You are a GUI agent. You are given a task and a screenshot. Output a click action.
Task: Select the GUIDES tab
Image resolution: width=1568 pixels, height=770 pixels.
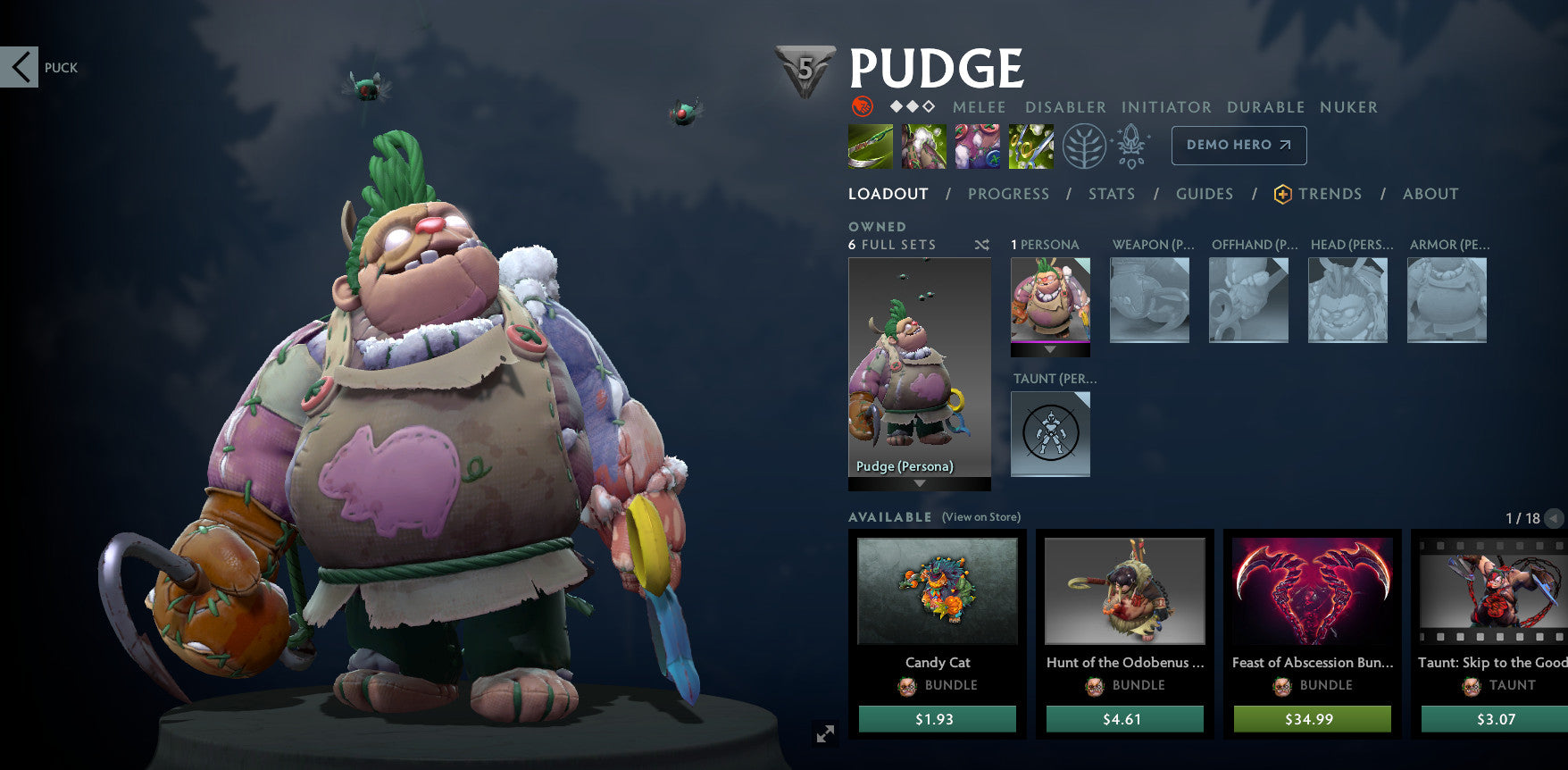(x=1204, y=194)
